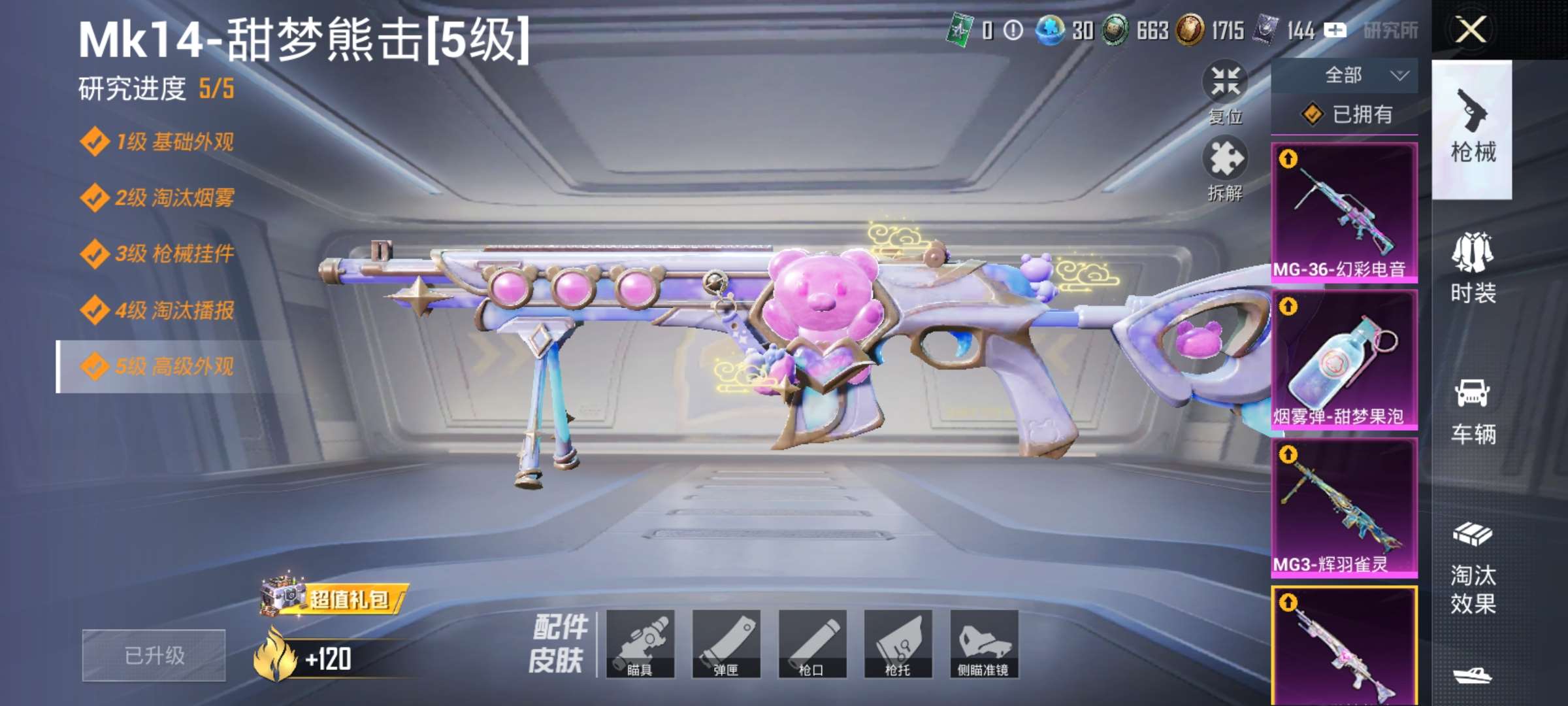Tap the plus button to add currency

click(x=1334, y=30)
